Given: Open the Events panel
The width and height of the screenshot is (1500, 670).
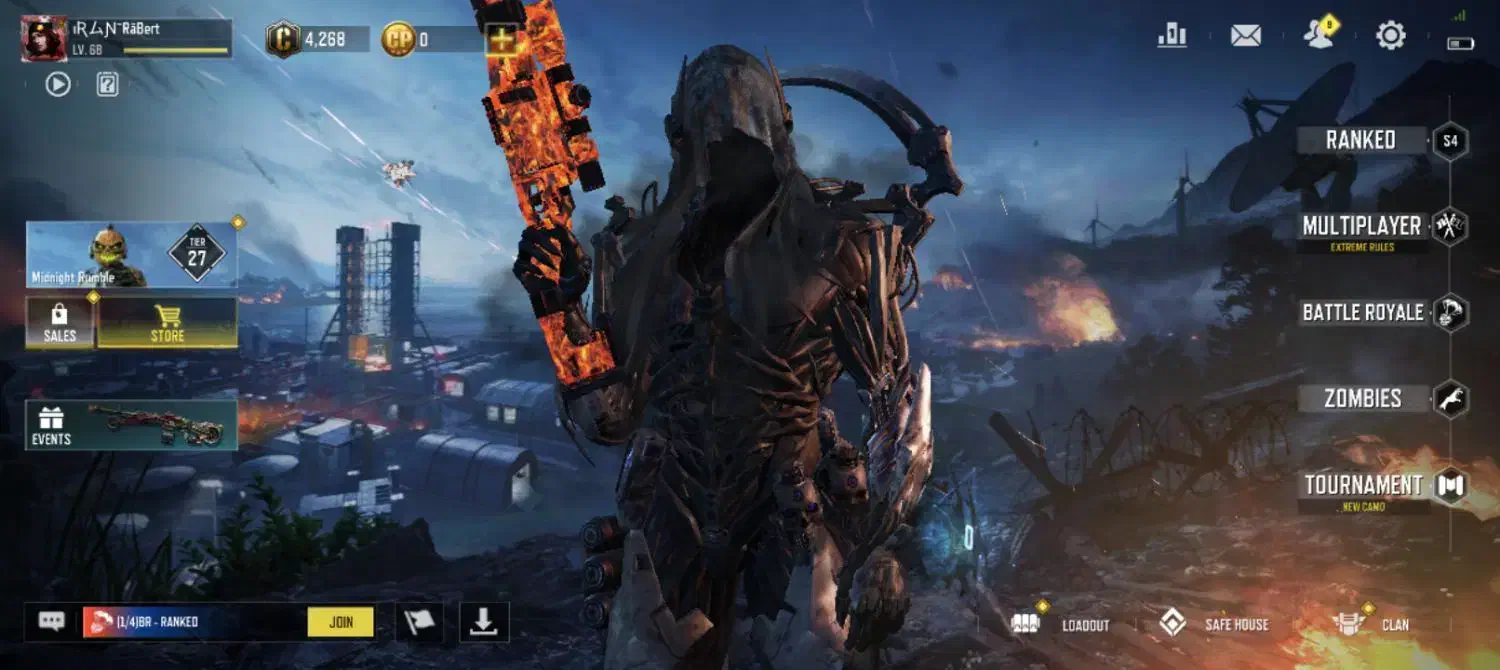Looking at the screenshot, I should pyautogui.click(x=131, y=425).
